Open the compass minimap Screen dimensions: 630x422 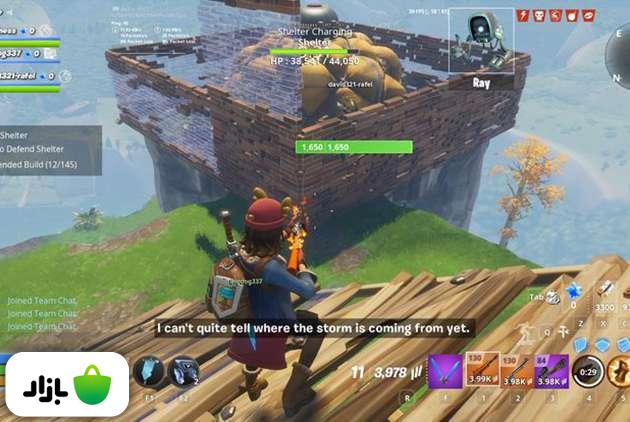click(x=621, y=40)
